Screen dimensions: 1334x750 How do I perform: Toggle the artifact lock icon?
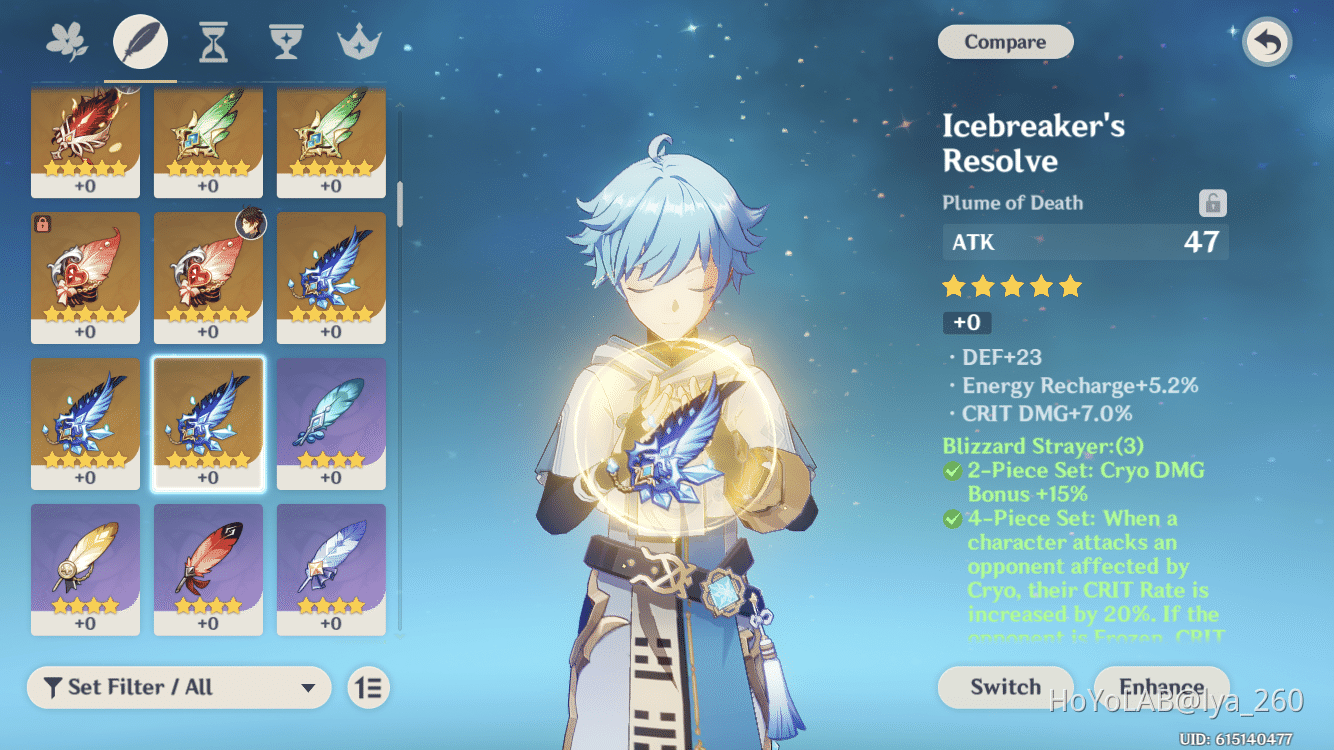pos(1212,203)
